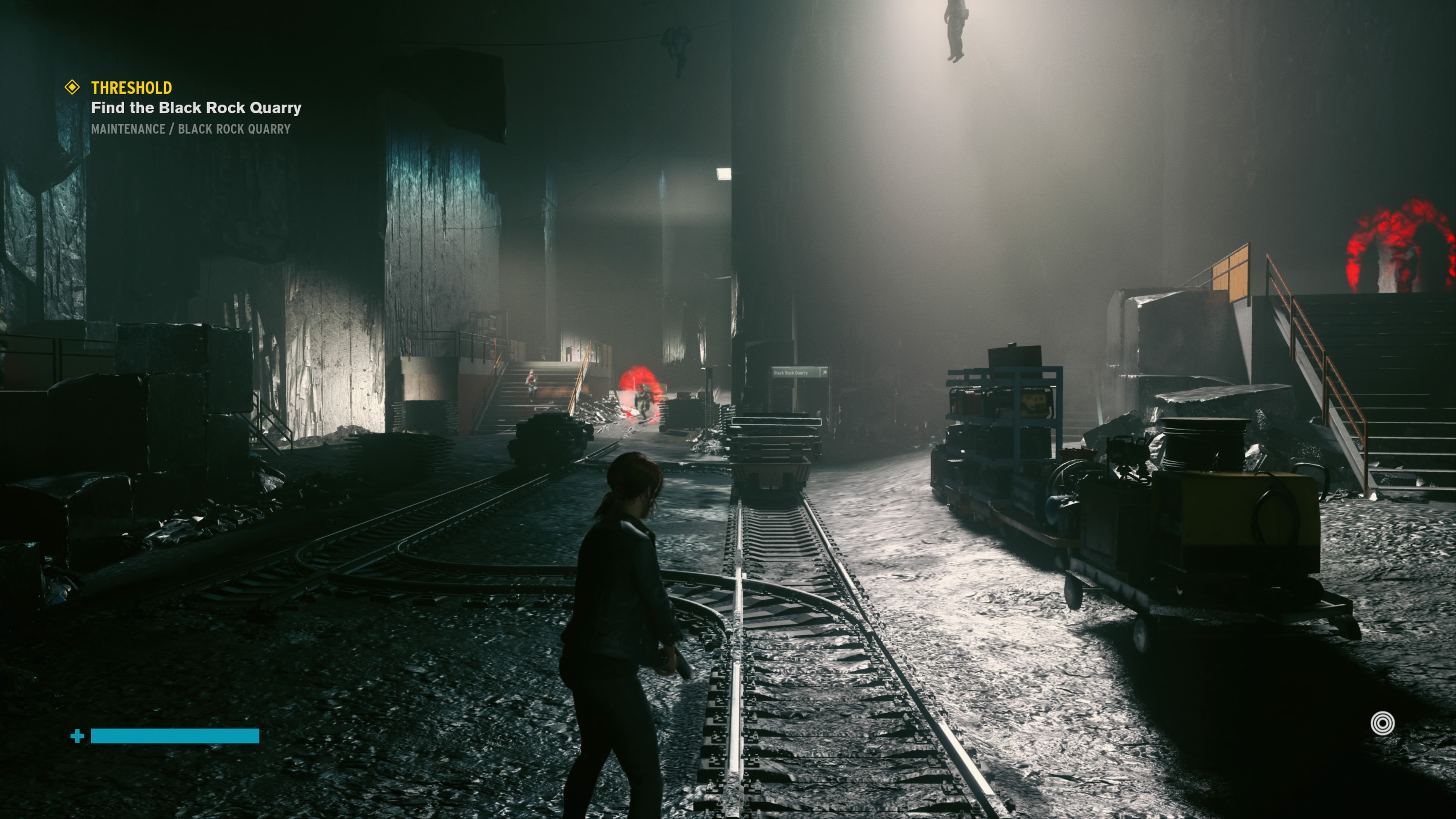This screenshot has width=1456, height=819.
Task: Select the Find the Black Rock Quarry objective
Action: pyautogui.click(x=196, y=107)
